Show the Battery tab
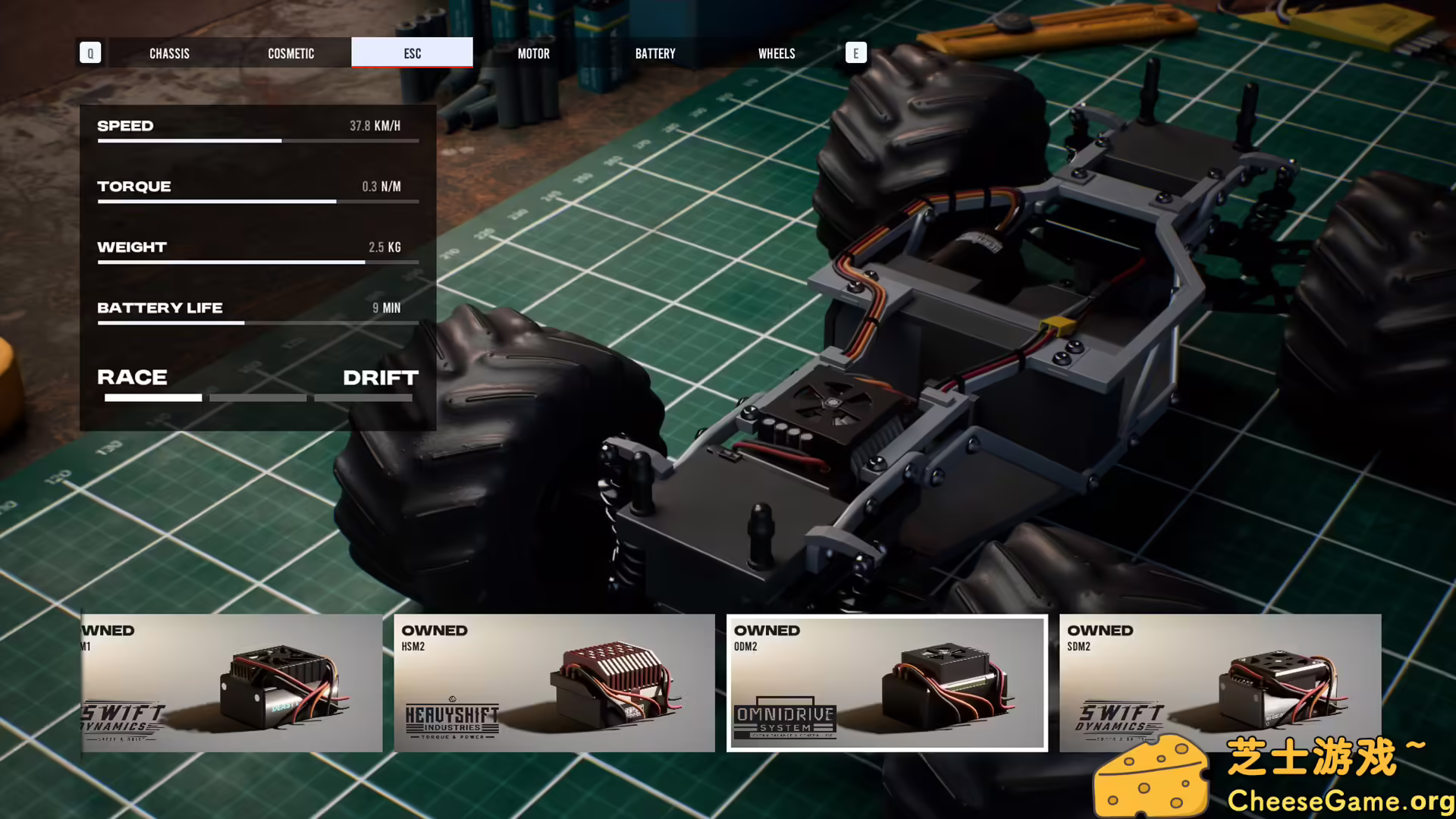 (655, 53)
